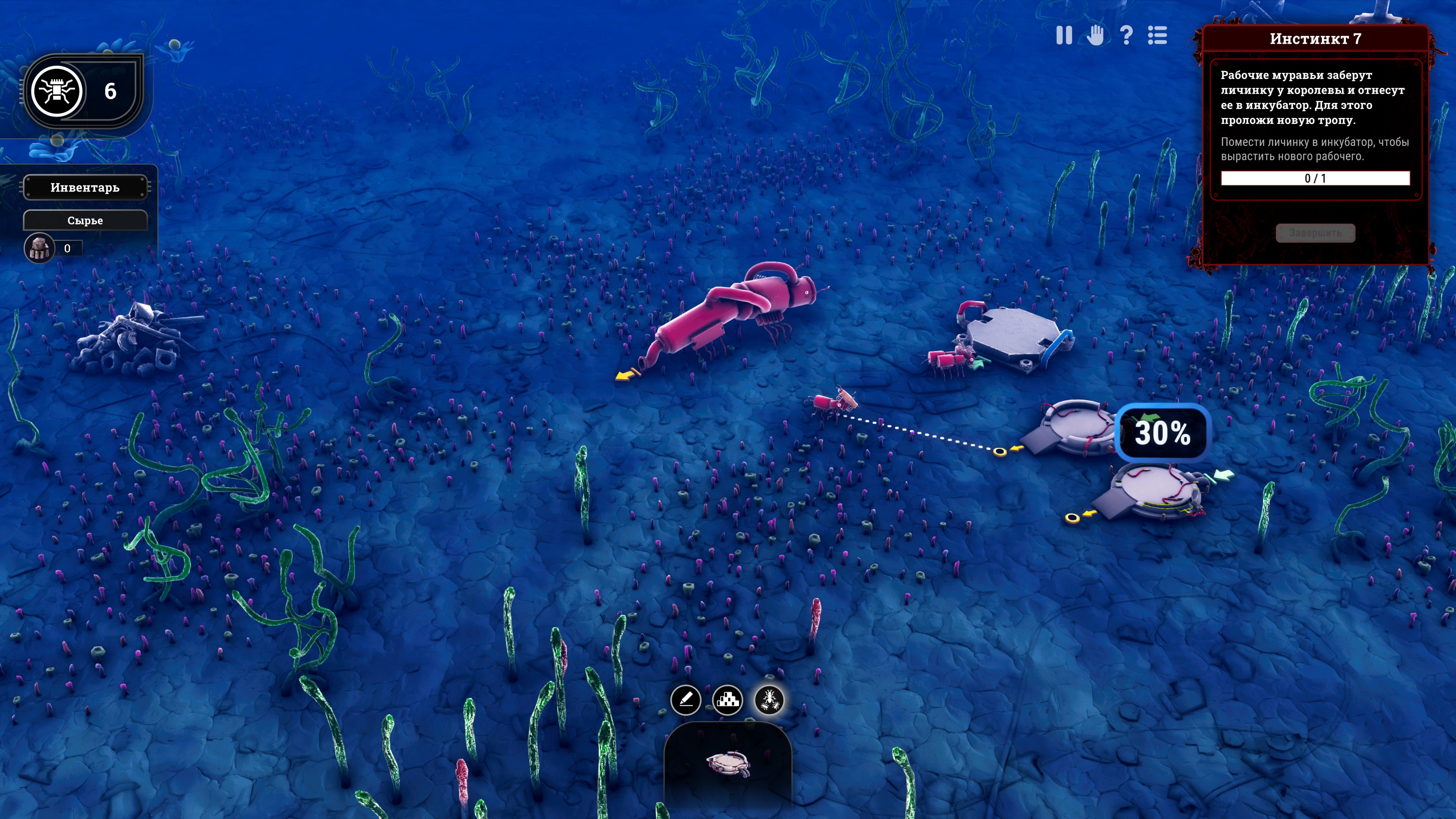Screen dimensions: 1456x819
Task: Select the raw material resource icon
Action: [39, 248]
